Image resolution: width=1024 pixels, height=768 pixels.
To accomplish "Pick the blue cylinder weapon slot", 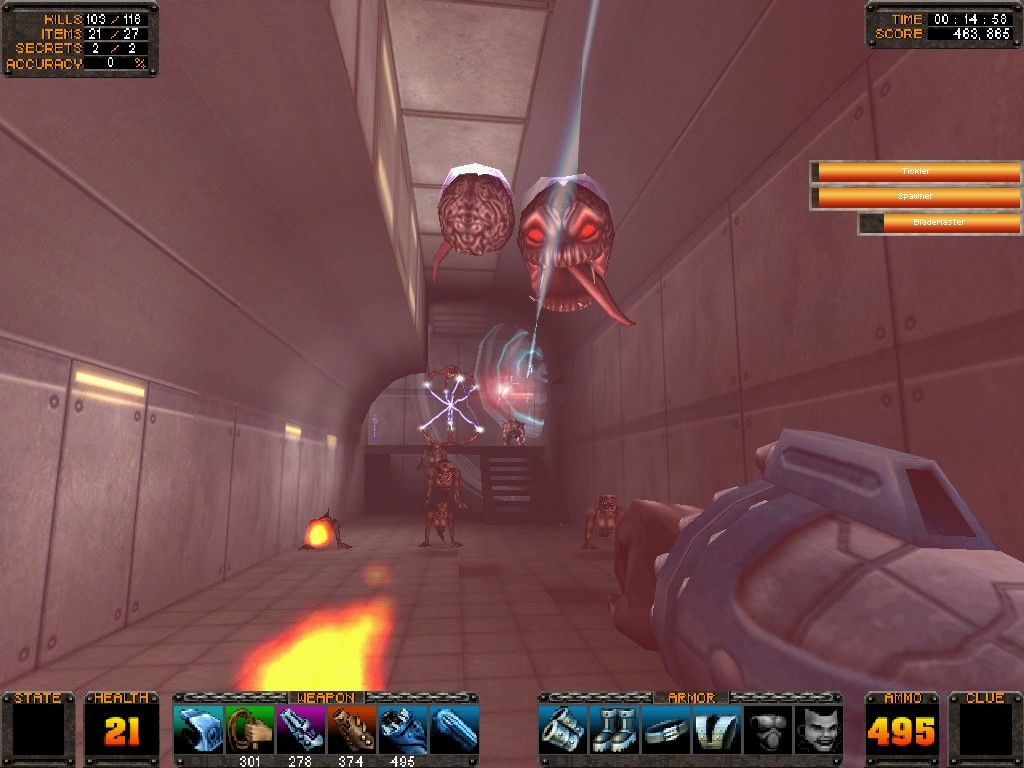I will [454, 730].
